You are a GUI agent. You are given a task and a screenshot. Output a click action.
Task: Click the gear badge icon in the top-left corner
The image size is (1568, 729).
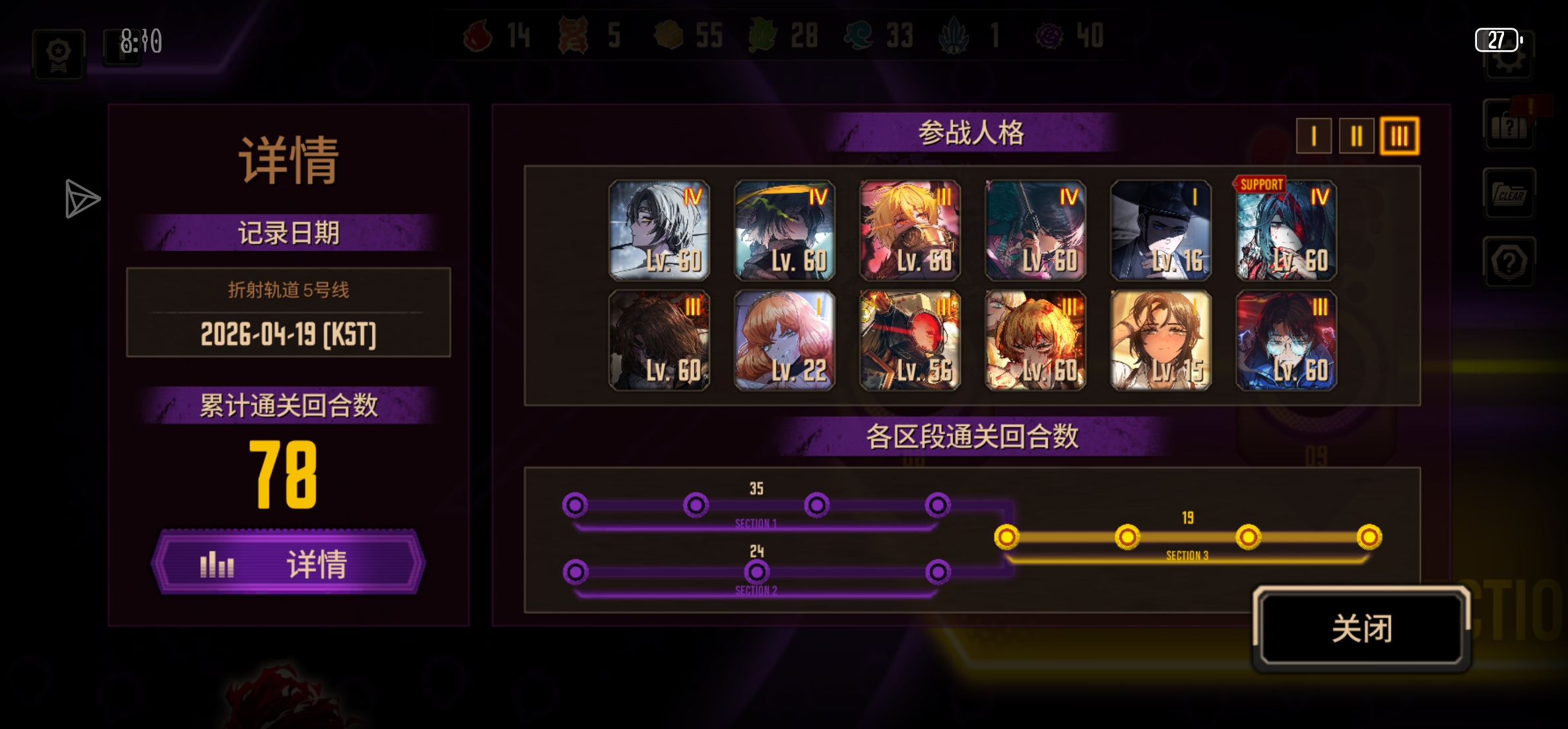58,53
